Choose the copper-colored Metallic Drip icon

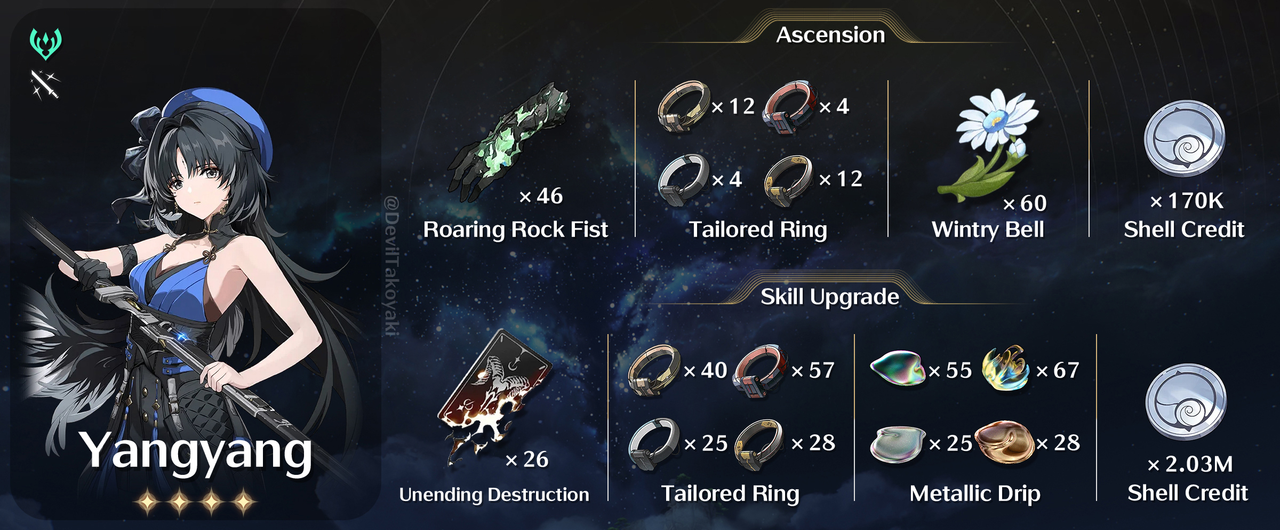[x=1005, y=442]
